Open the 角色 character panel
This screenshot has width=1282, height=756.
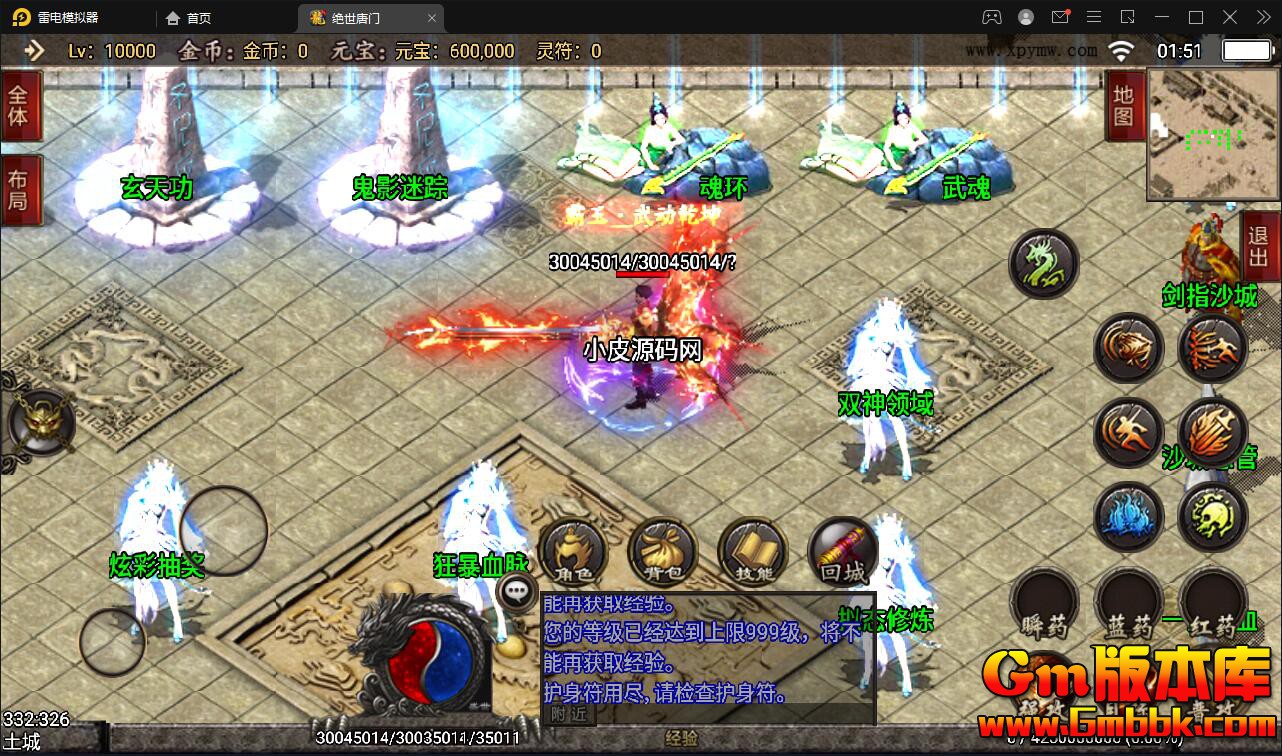pyautogui.click(x=572, y=552)
